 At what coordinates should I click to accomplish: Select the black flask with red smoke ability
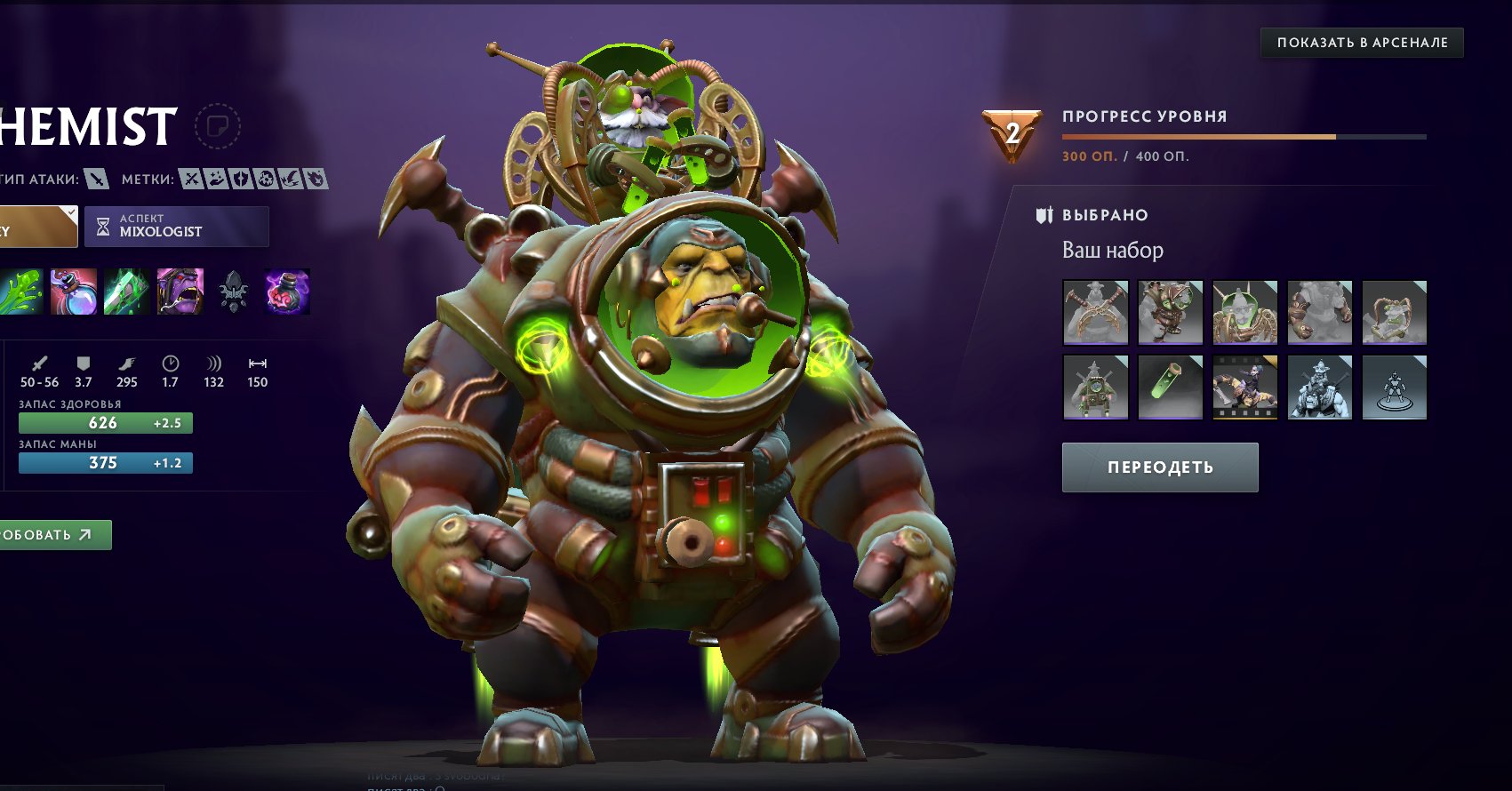(x=287, y=292)
